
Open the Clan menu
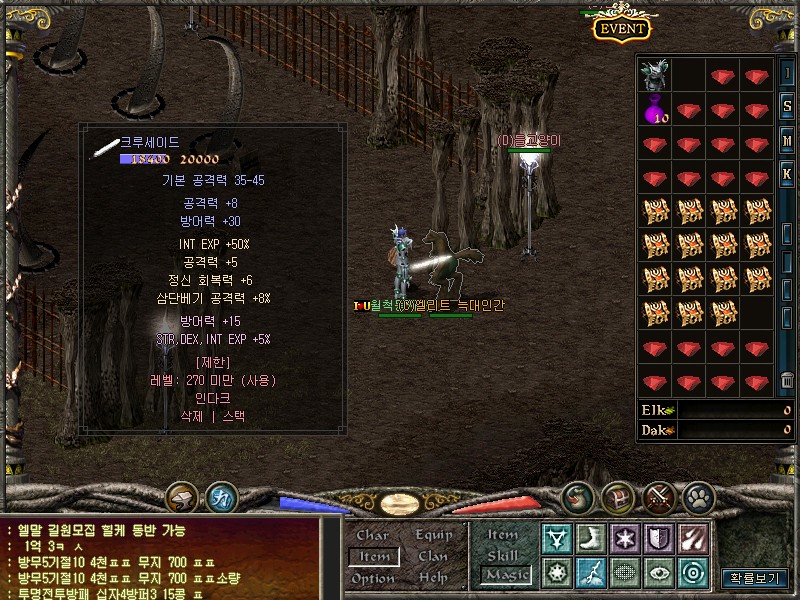coord(433,556)
